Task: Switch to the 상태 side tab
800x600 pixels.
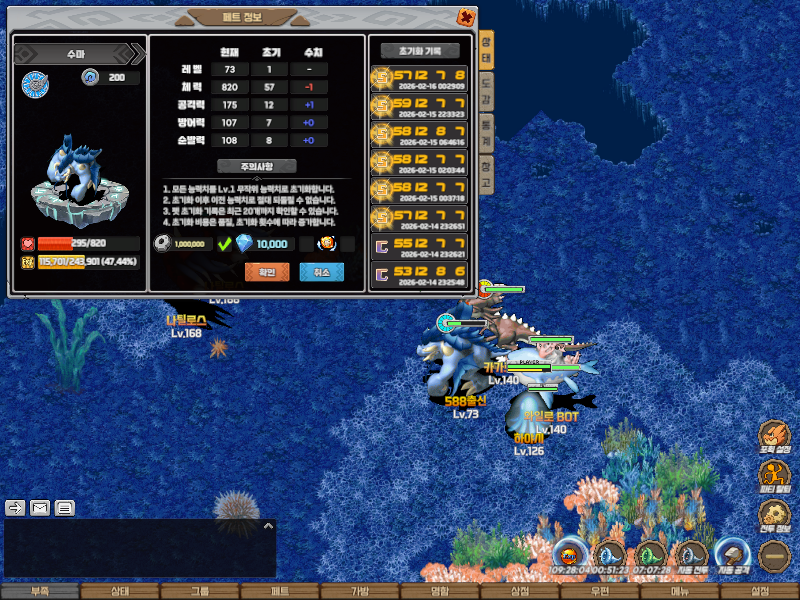Action: [486, 50]
